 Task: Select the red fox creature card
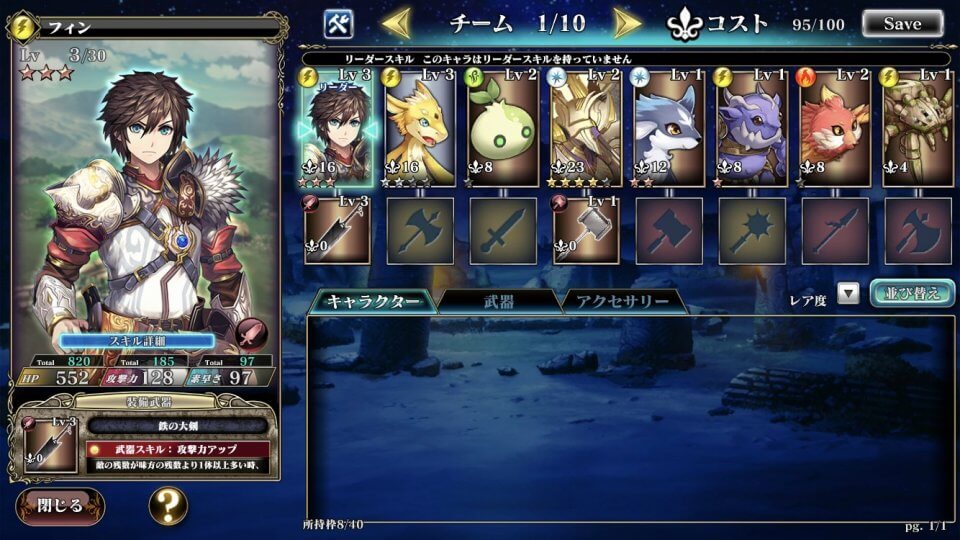[835, 128]
